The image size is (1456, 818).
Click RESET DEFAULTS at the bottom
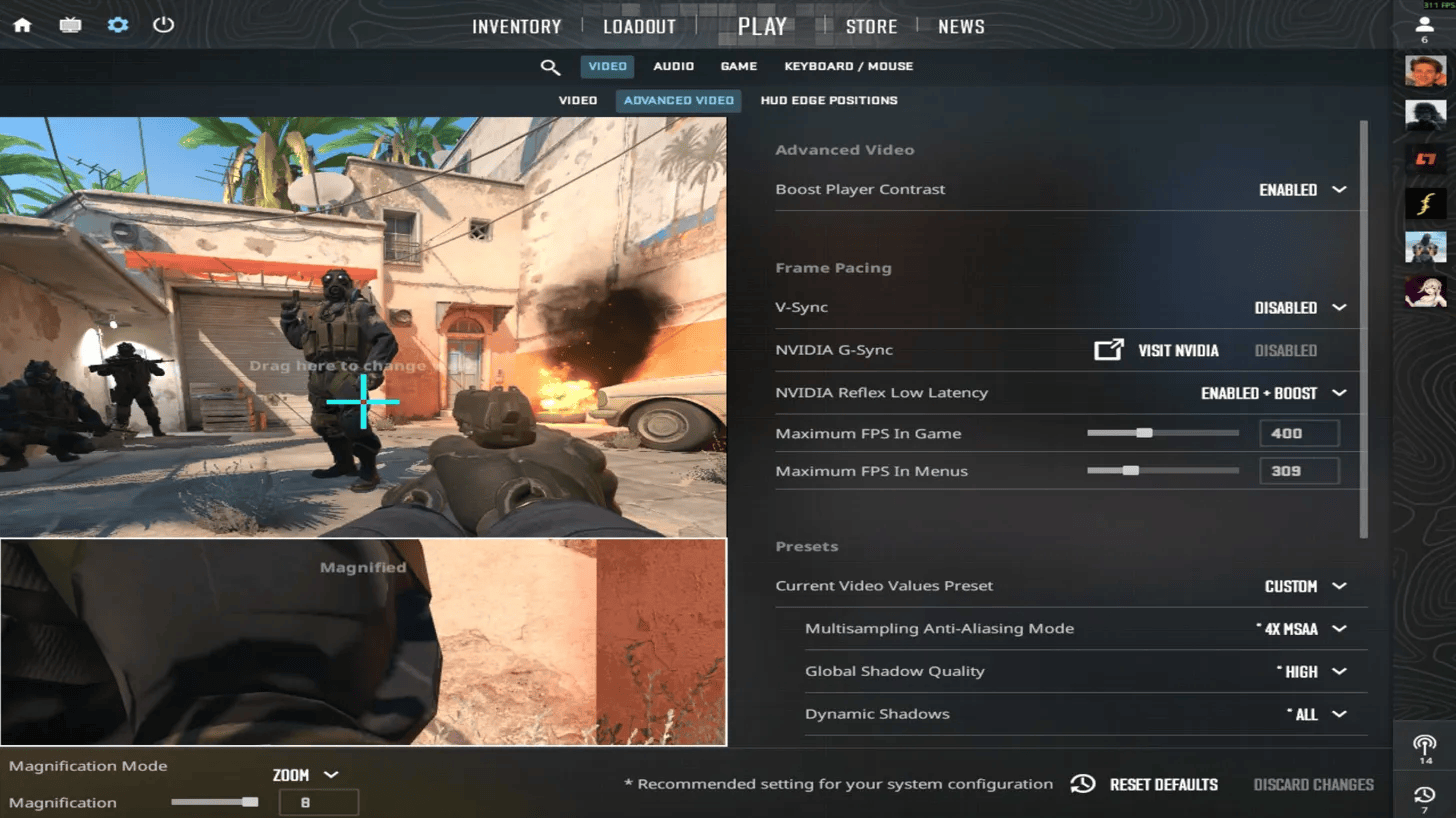click(1163, 784)
